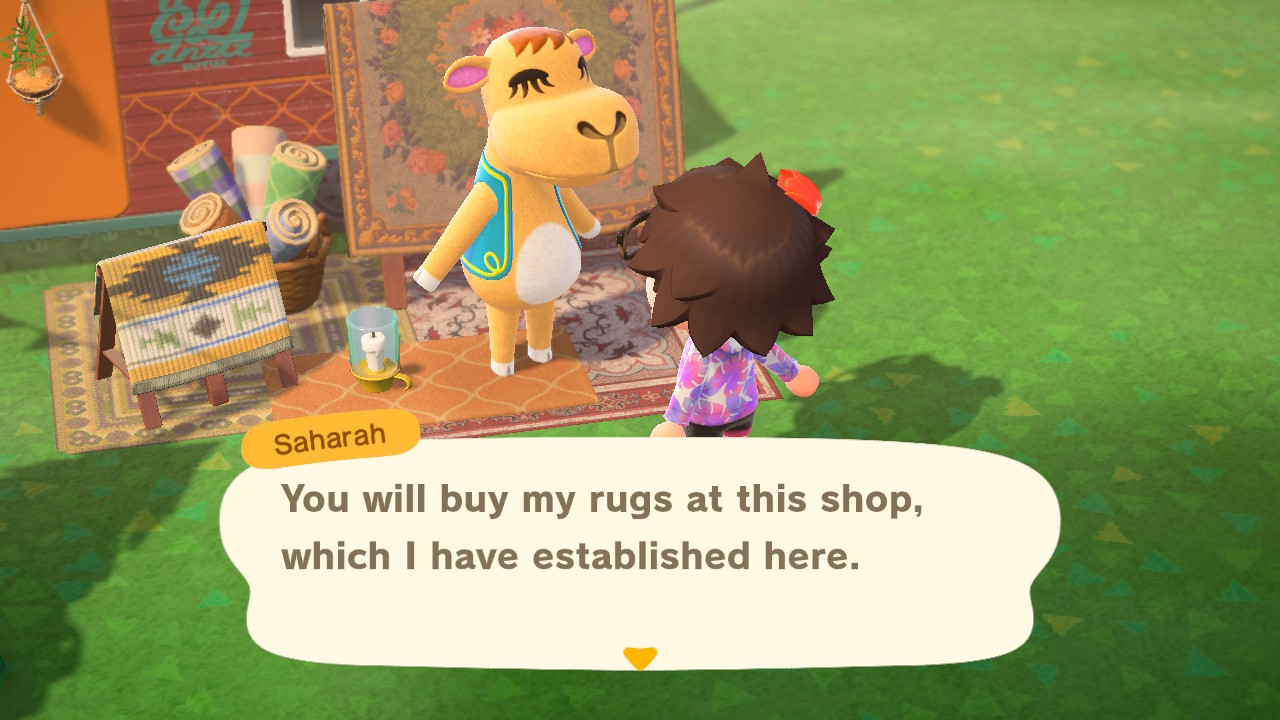Select the player character with red flower
This screenshot has width=1280, height=720.
(745, 300)
